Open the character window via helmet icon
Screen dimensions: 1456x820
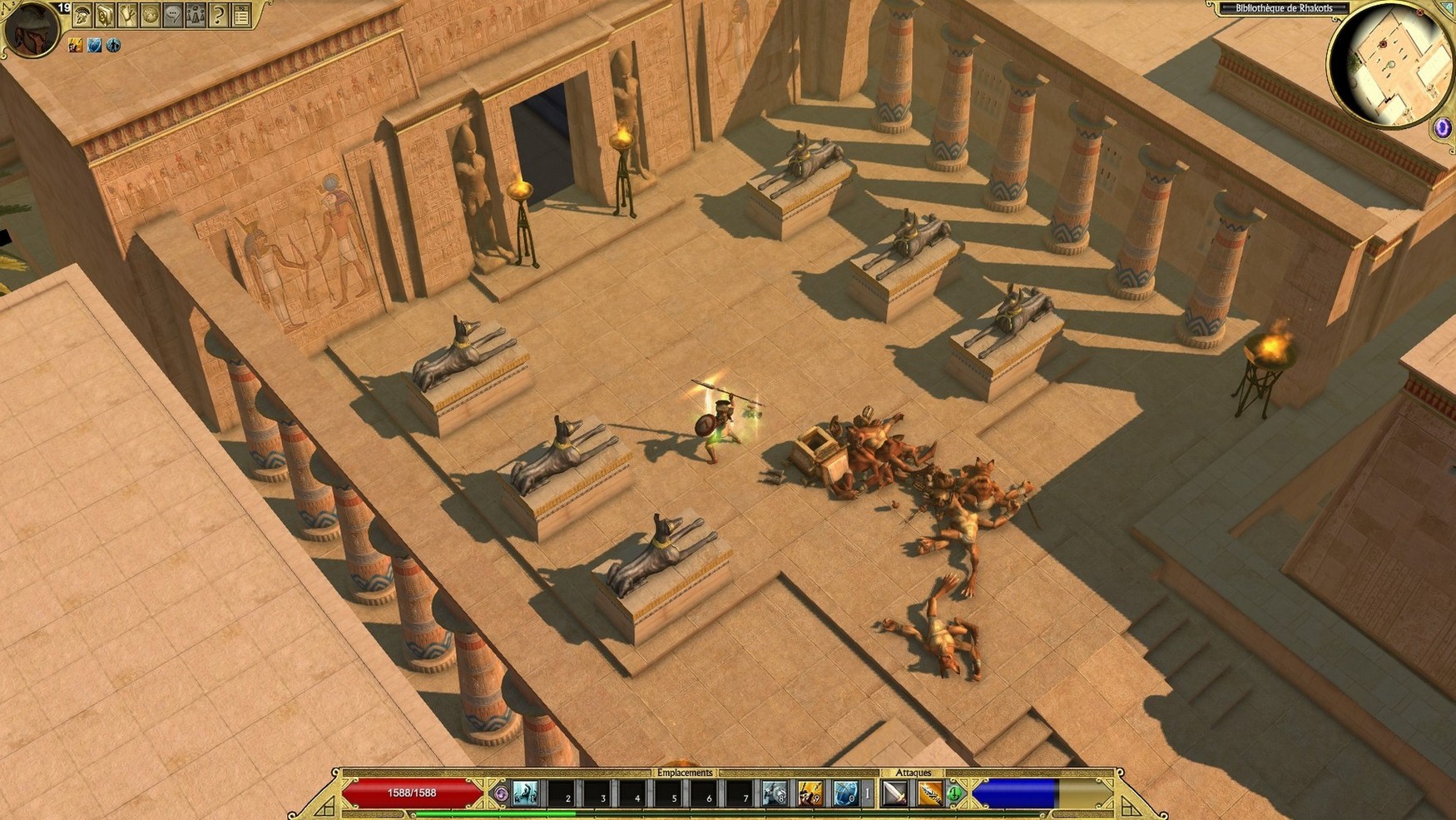coord(82,15)
